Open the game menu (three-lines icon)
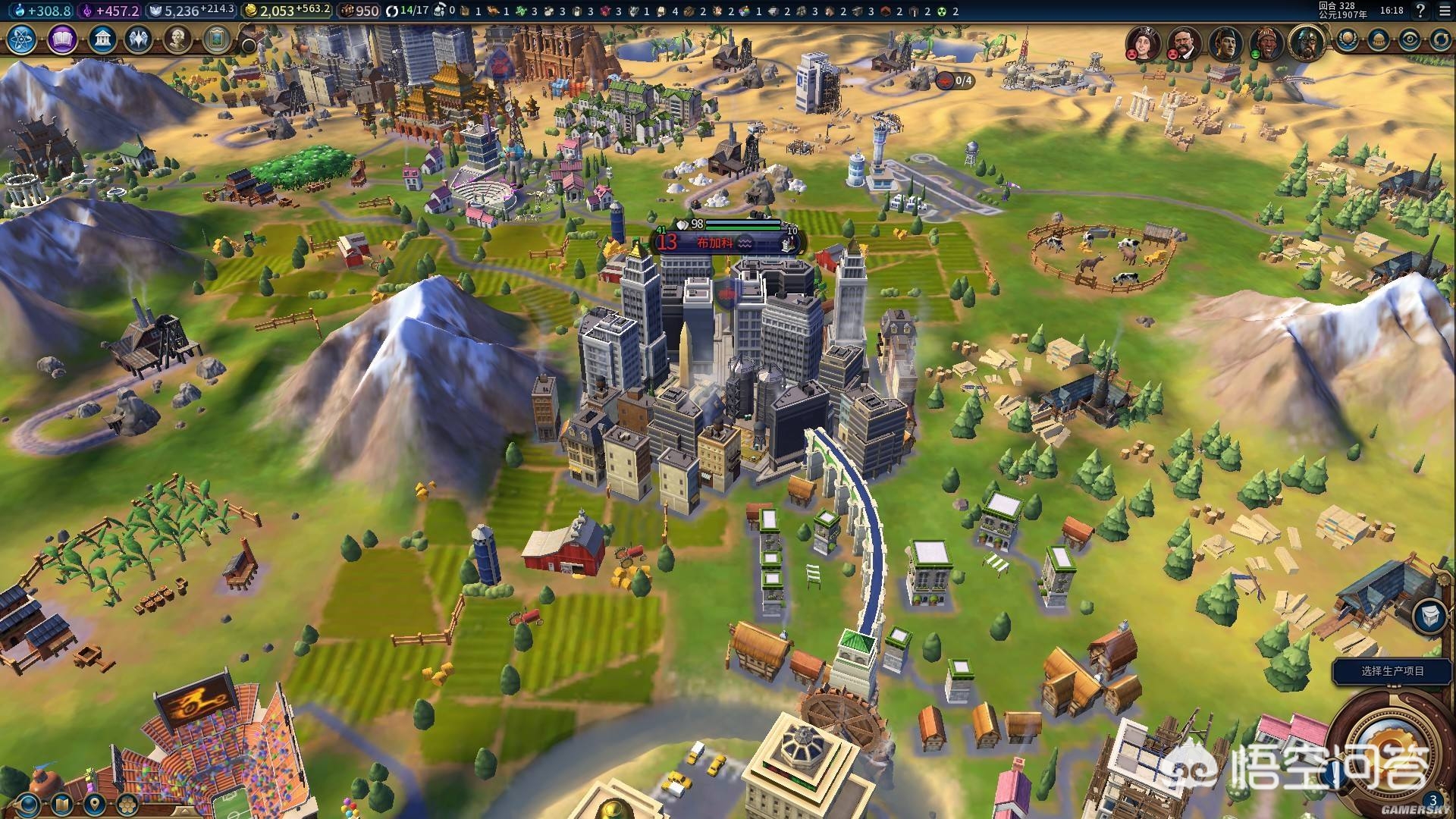The width and height of the screenshot is (1456, 819). click(x=1445, y=11)
